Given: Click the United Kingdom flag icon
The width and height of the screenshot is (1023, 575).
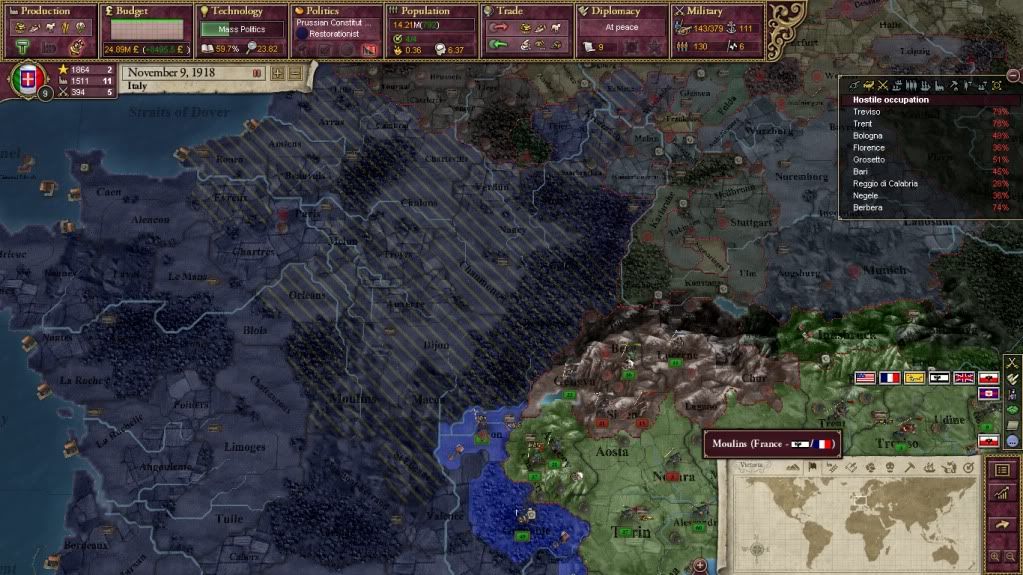Looking at the screenshot, I should tap(963, 378).
